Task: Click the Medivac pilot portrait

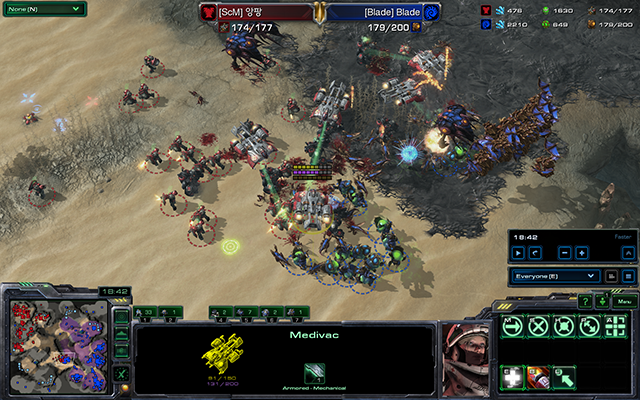Action: click(466, 353)
